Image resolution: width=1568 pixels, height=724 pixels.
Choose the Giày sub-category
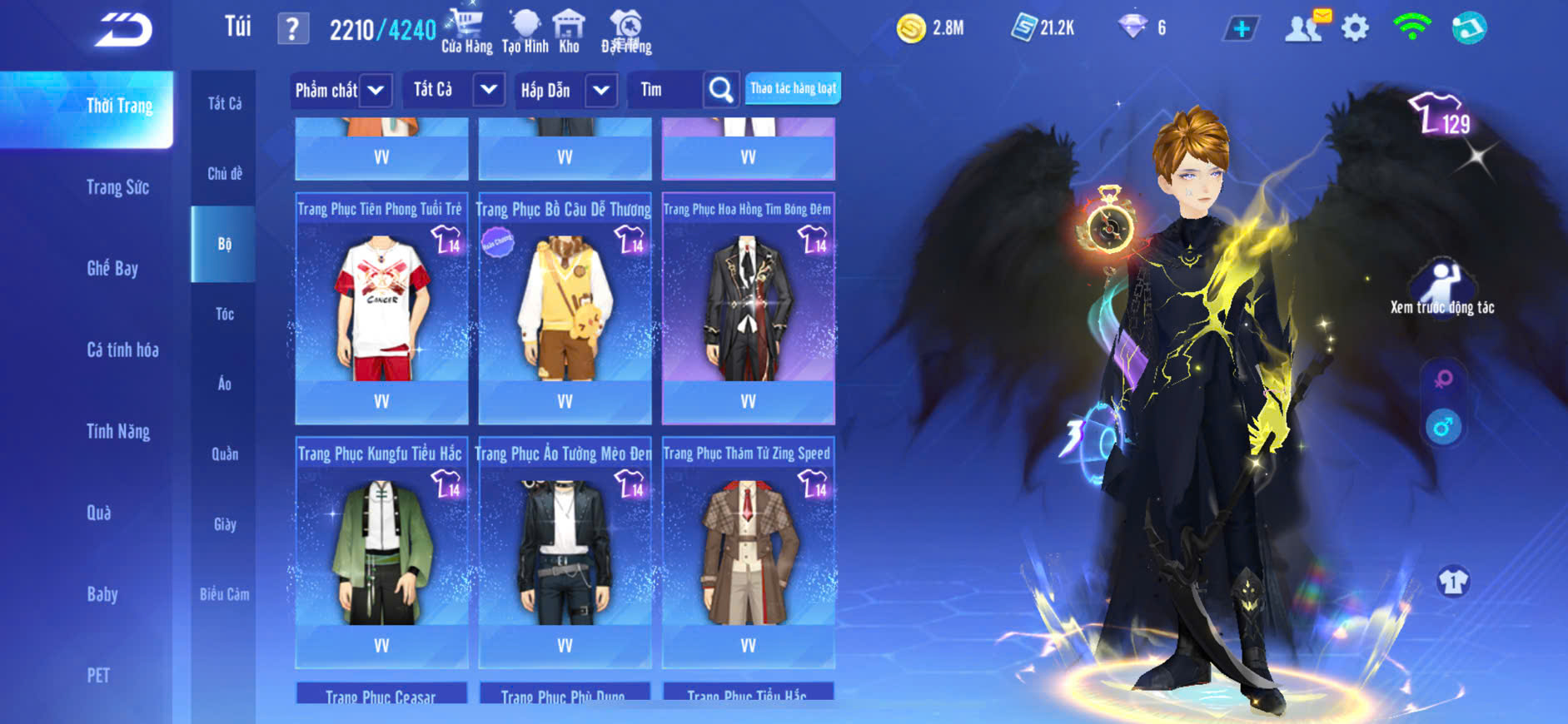(x=224, y=524)
